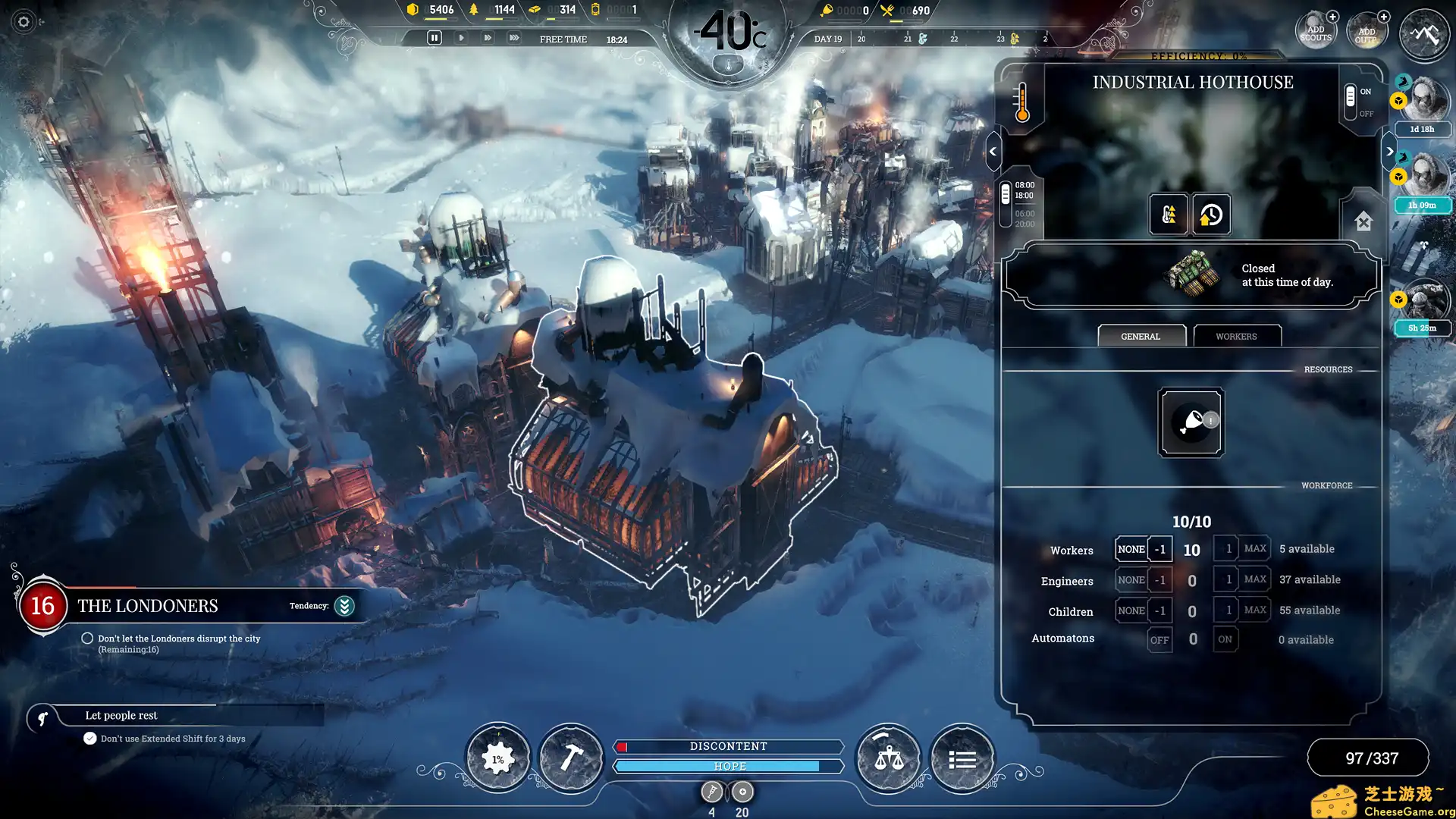The height and width of the screenshot is (819, 1456).
Task: Expand the scout list right-side chevron
Action: point(1391,151)
